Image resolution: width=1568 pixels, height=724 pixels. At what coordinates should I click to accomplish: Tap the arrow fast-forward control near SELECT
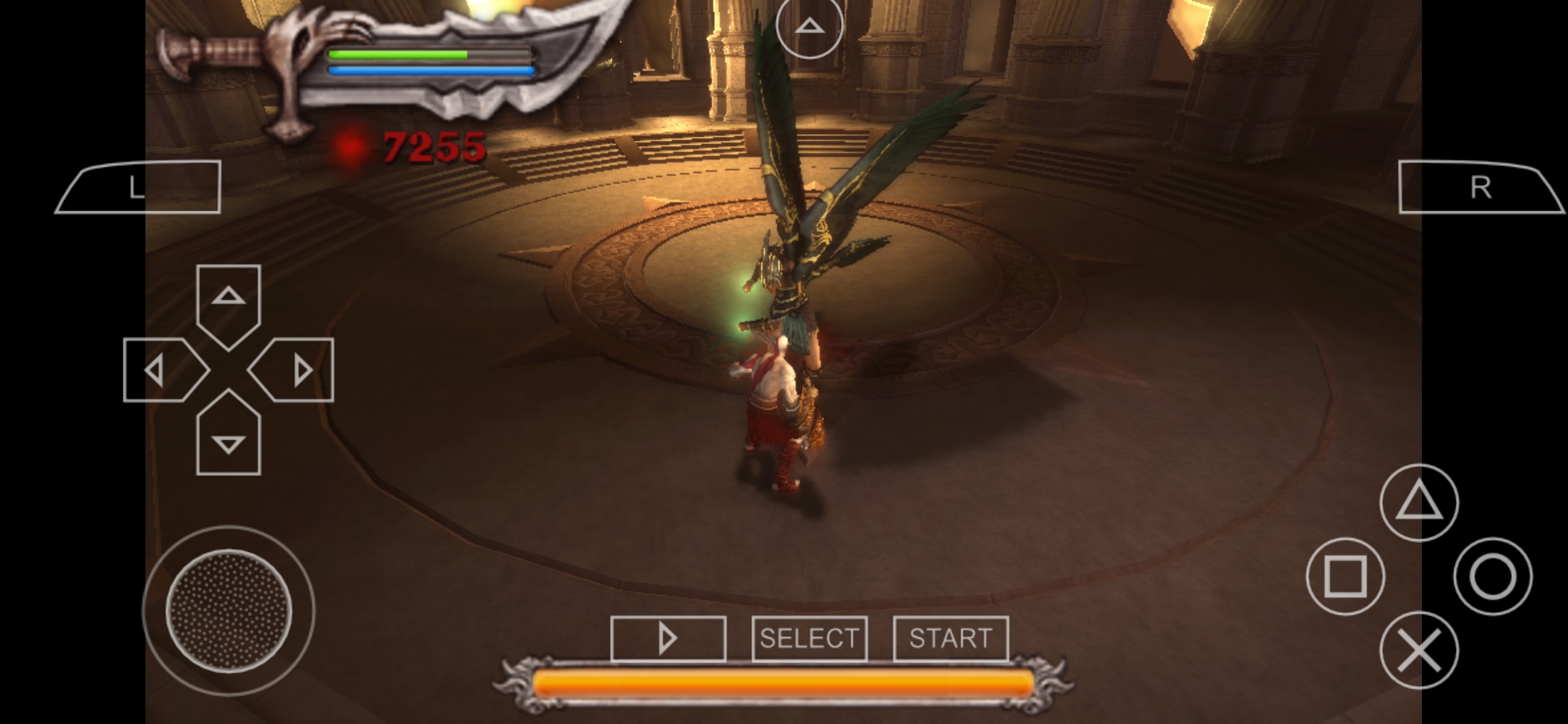(x=670, y=639)
